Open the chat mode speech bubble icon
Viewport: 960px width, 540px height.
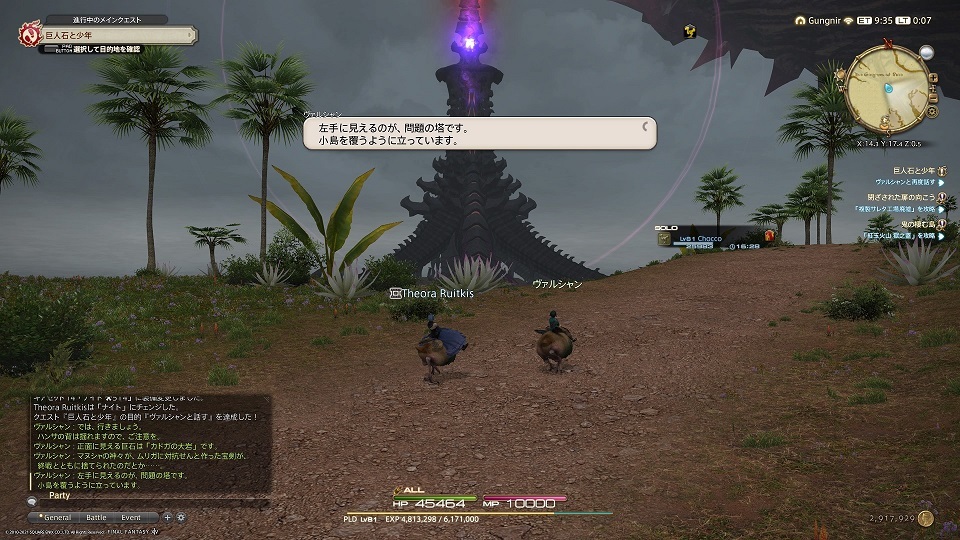coord(34,499)
